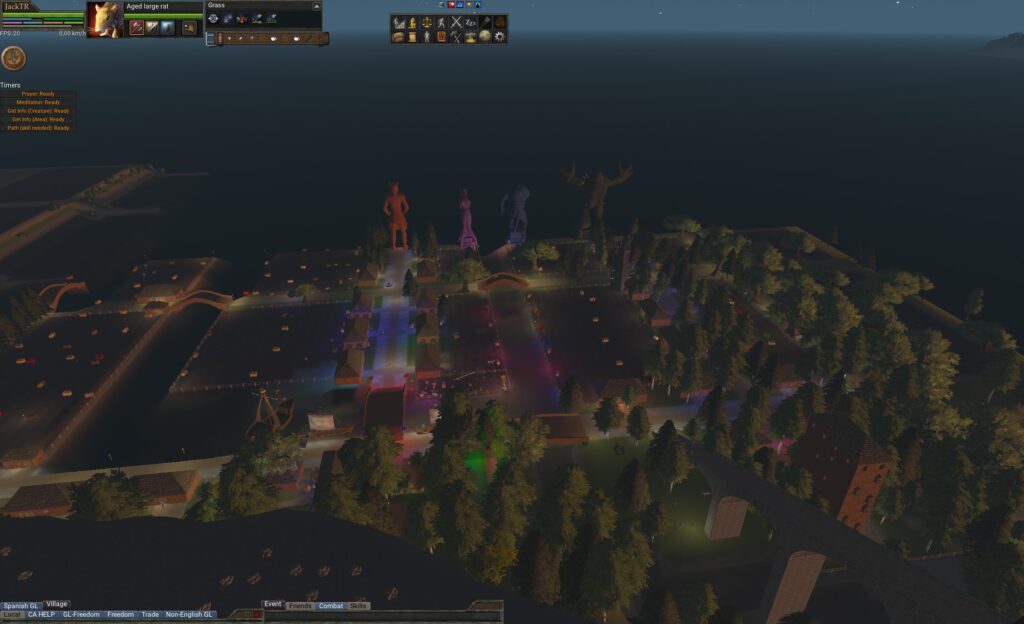Open settings with the gear icon
This screenshot has width=1024, height=624.
tap(500, 37)
